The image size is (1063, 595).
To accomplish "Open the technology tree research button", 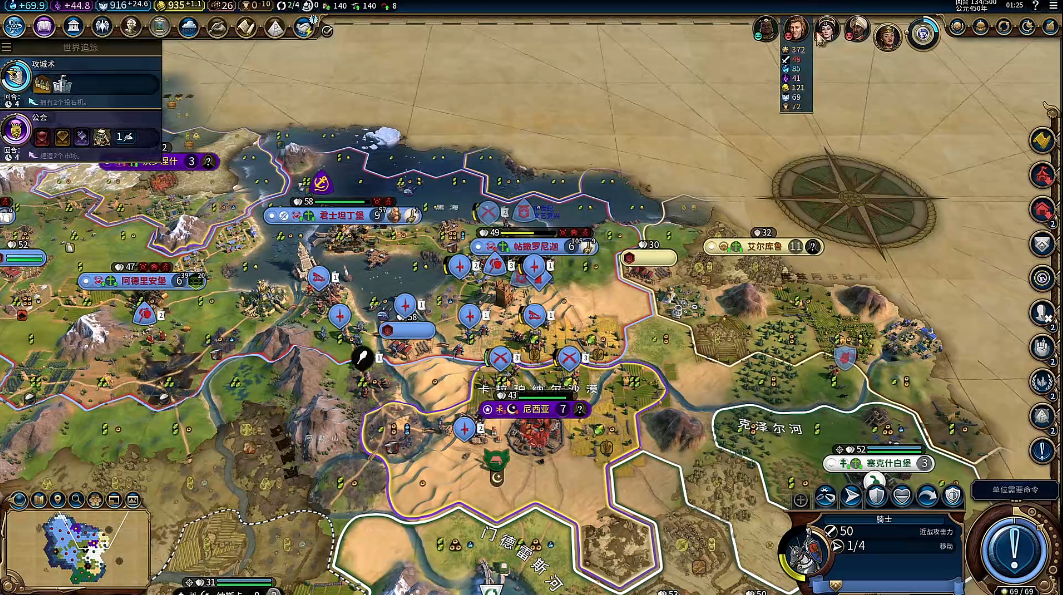I will click(x=14, y=27).
